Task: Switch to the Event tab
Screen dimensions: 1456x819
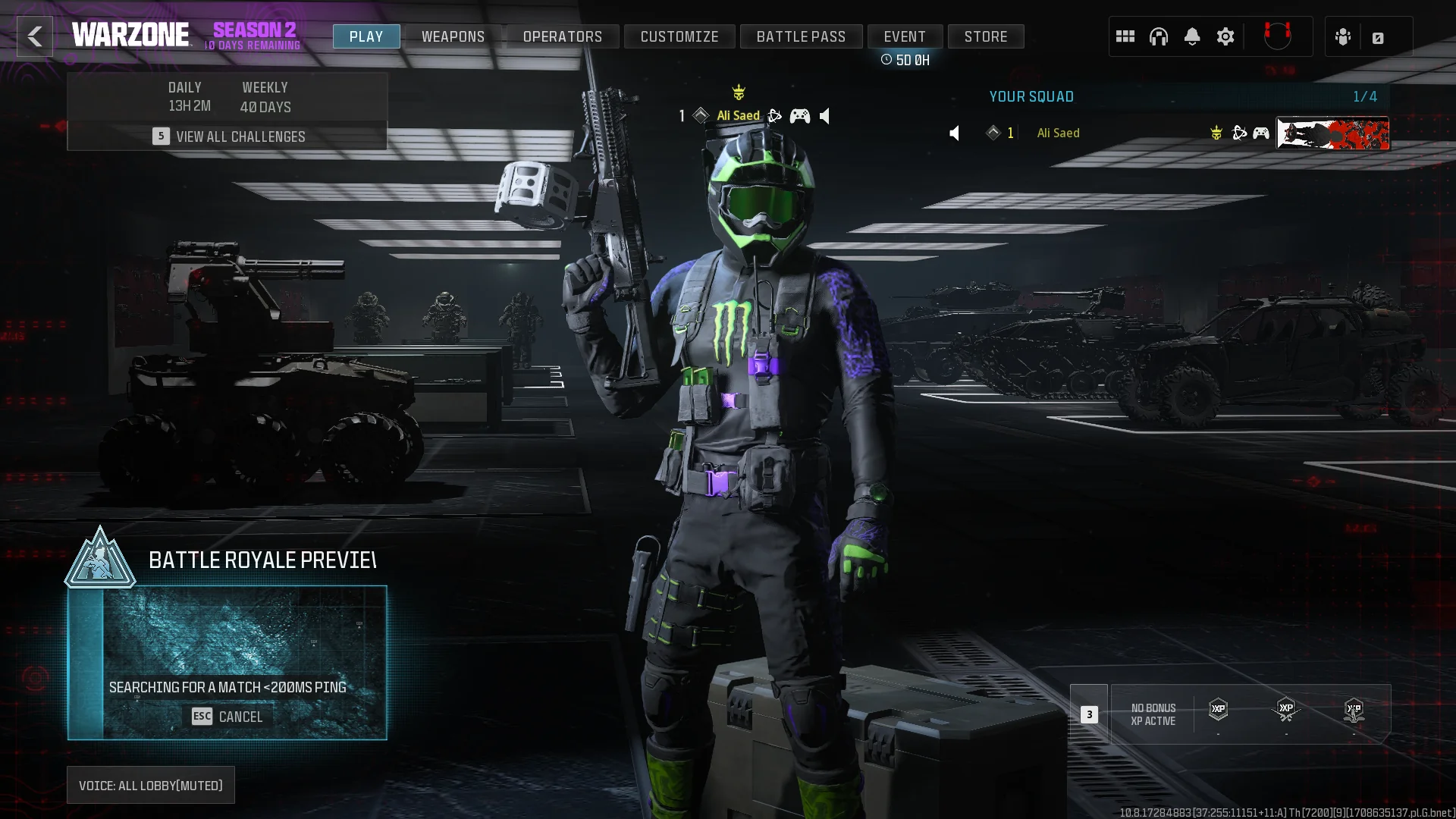Action: pyautogui.click(x=905, y=36)
